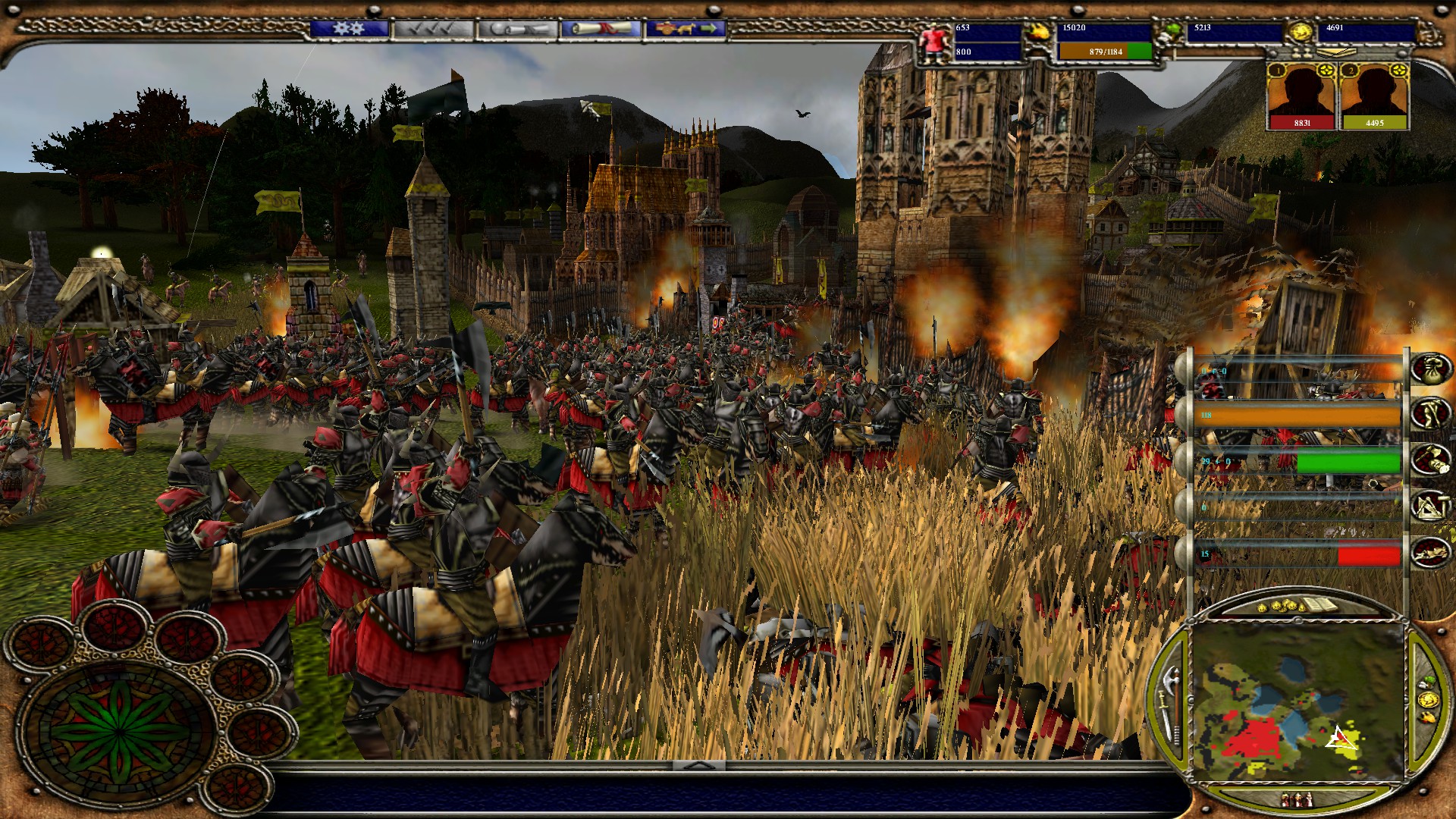Toggle the gold coin overlay on minimap

coord(1427,699)
